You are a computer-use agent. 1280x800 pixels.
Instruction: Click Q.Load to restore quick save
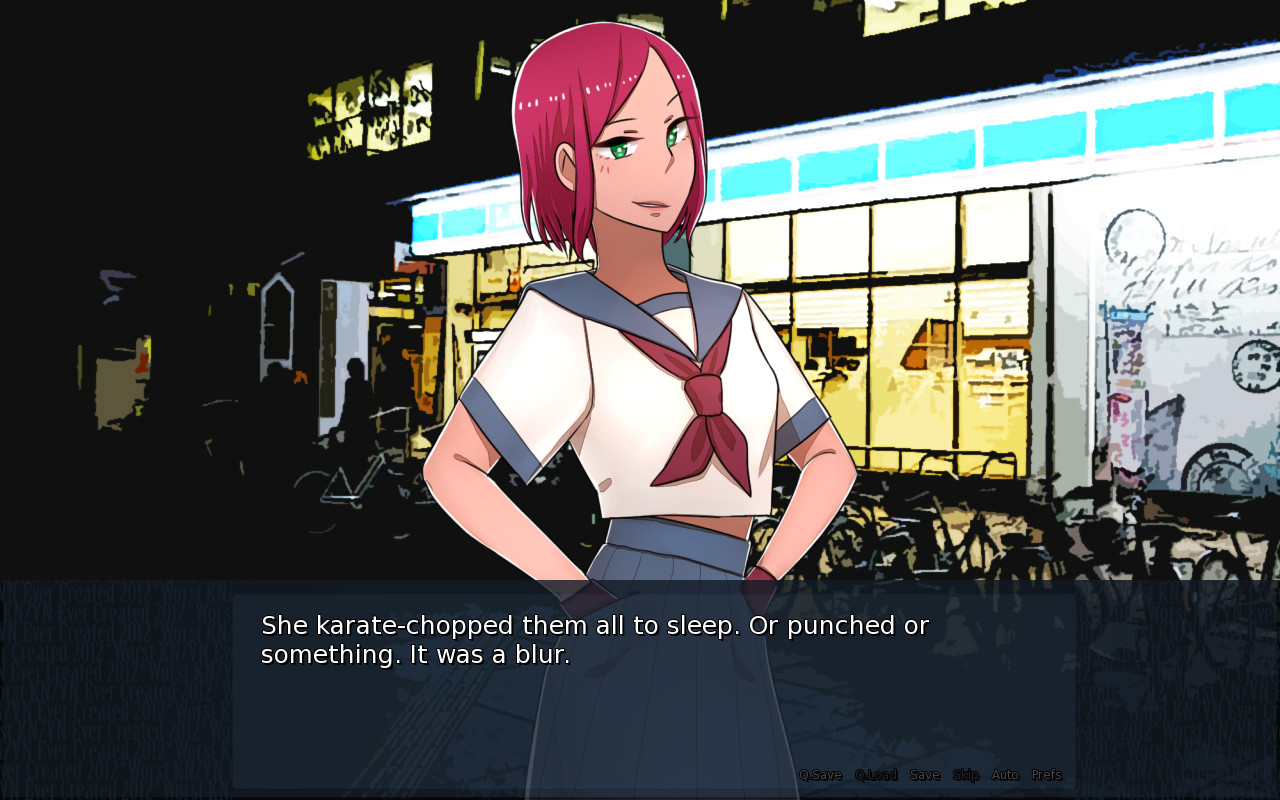(875, 774)
